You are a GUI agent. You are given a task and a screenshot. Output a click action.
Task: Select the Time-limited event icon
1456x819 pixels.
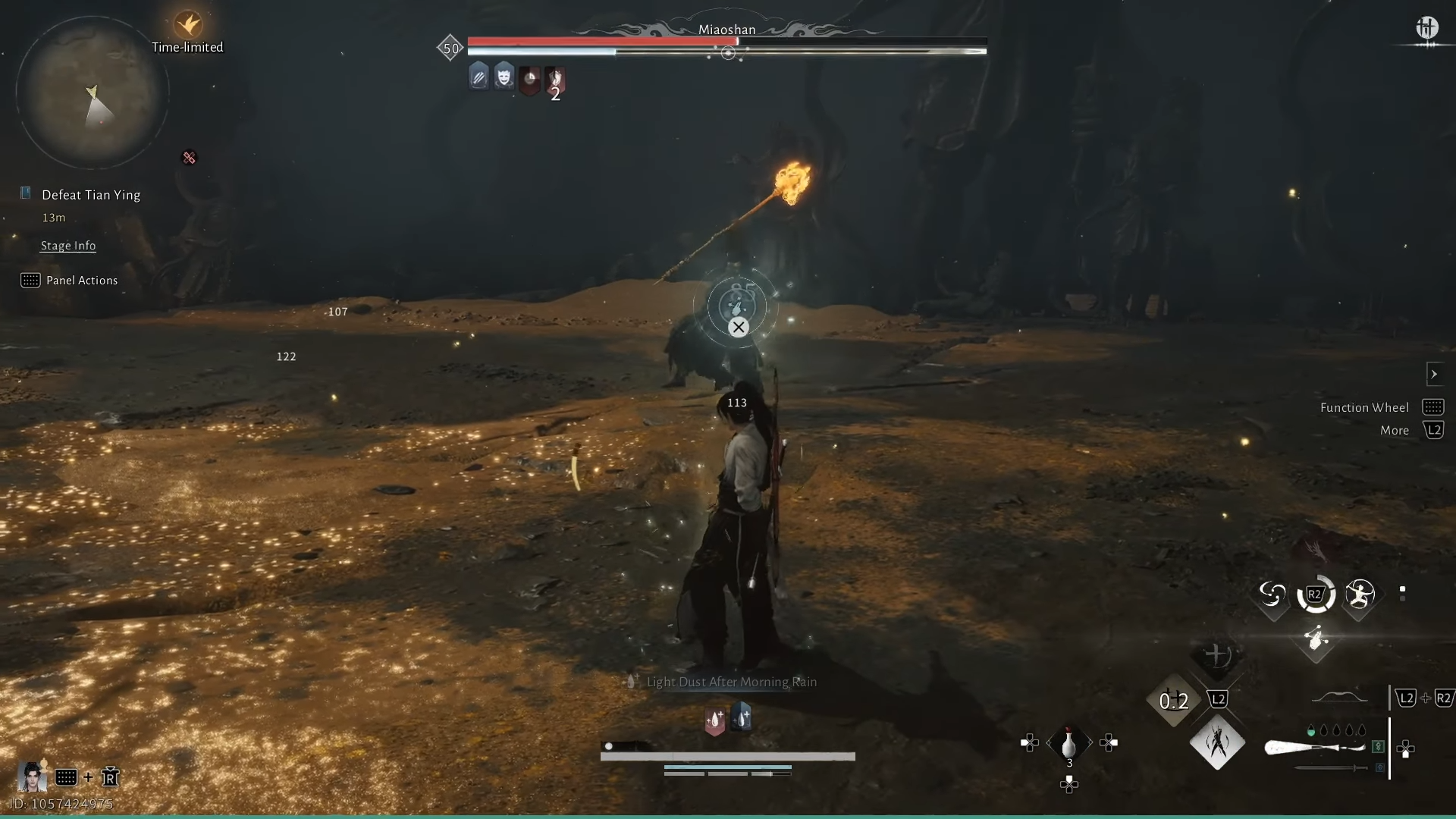click(187, 26)
